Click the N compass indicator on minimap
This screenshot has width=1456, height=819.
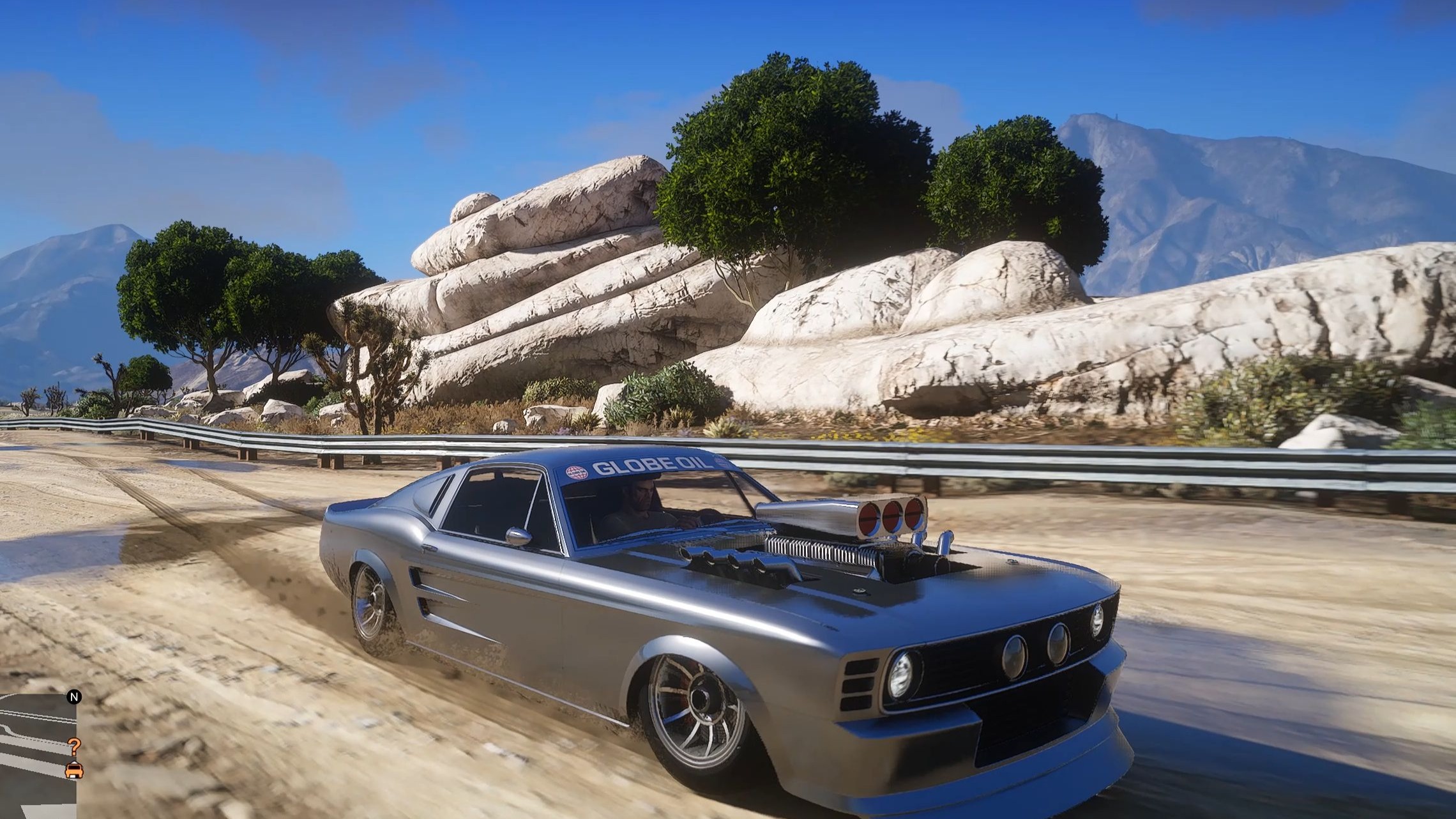75,696
